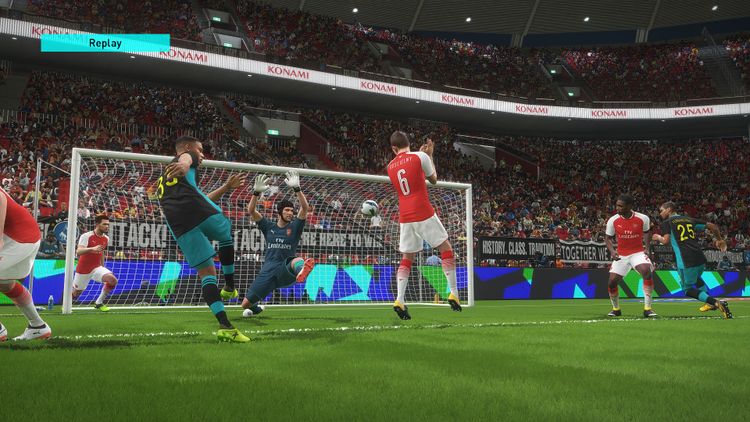Screen dimensions: 750x422
Task: Click the Replay label banner
Action: point(105,42)
